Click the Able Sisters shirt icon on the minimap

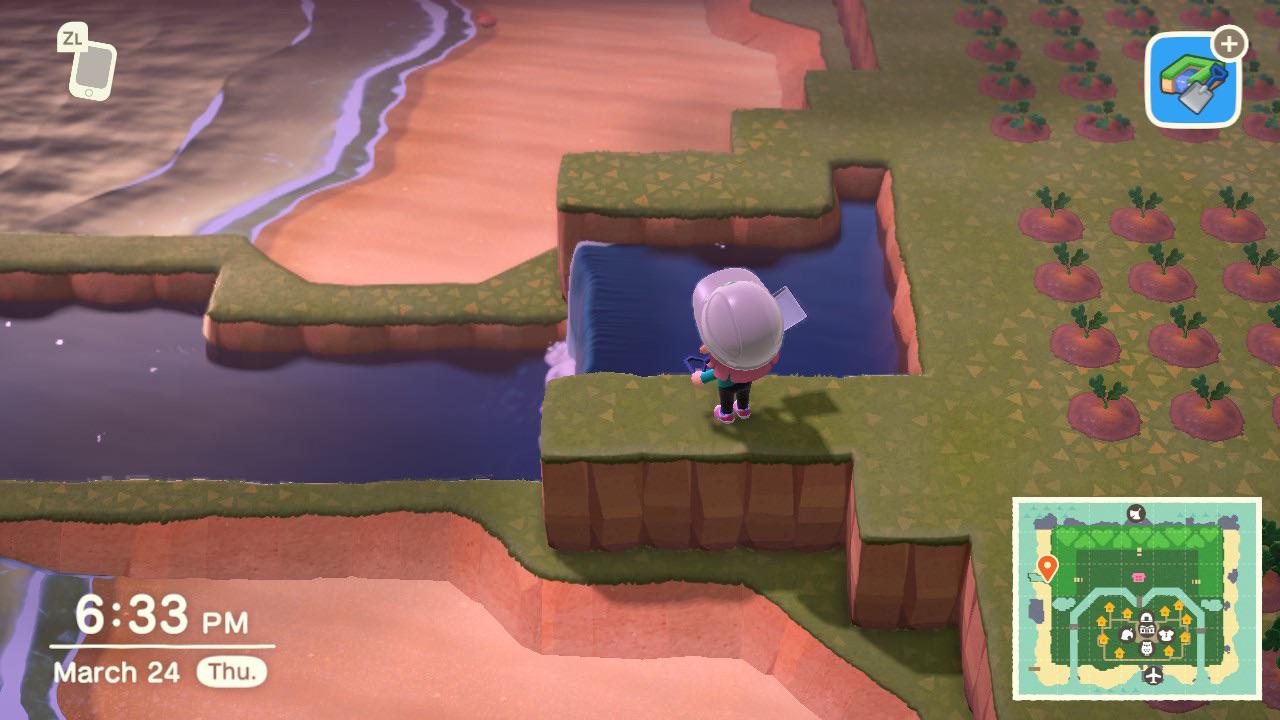[1166, 635]
